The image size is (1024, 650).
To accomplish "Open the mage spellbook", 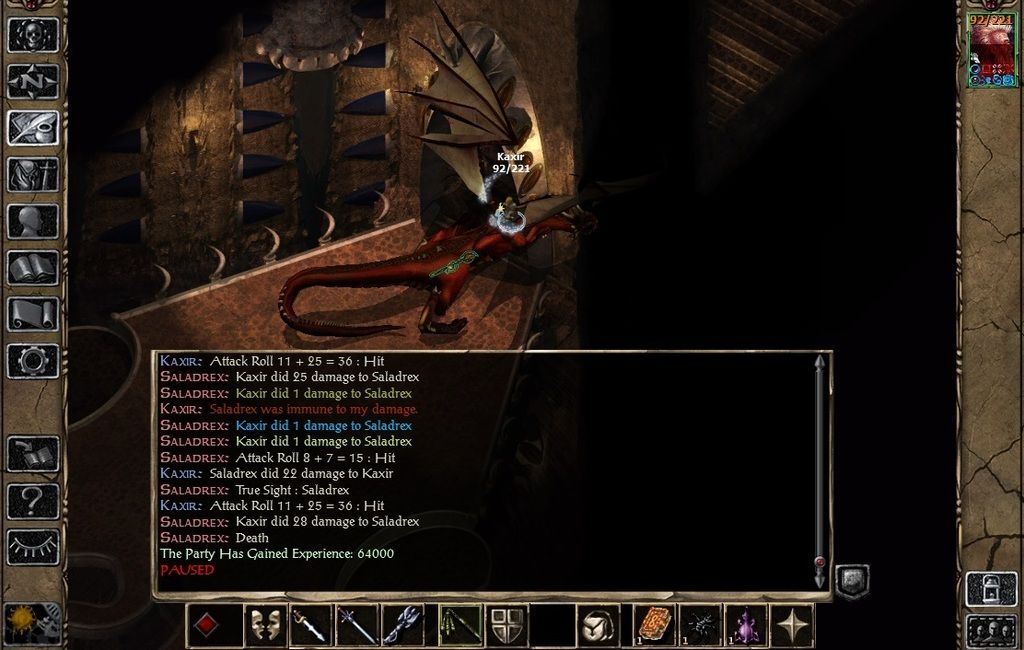I will click(33, 267).
